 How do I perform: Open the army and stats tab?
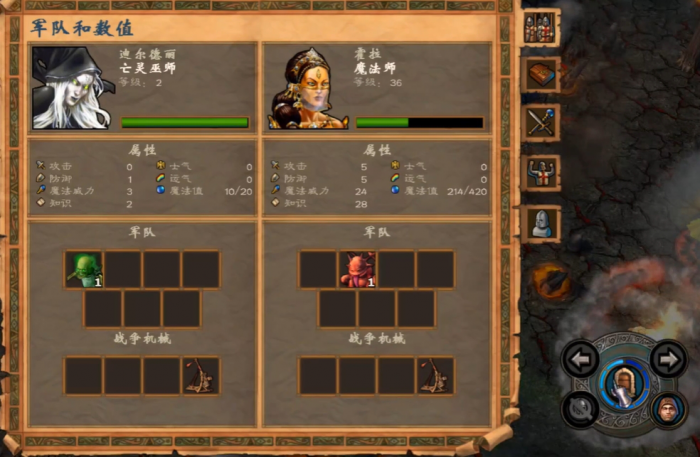541,27
